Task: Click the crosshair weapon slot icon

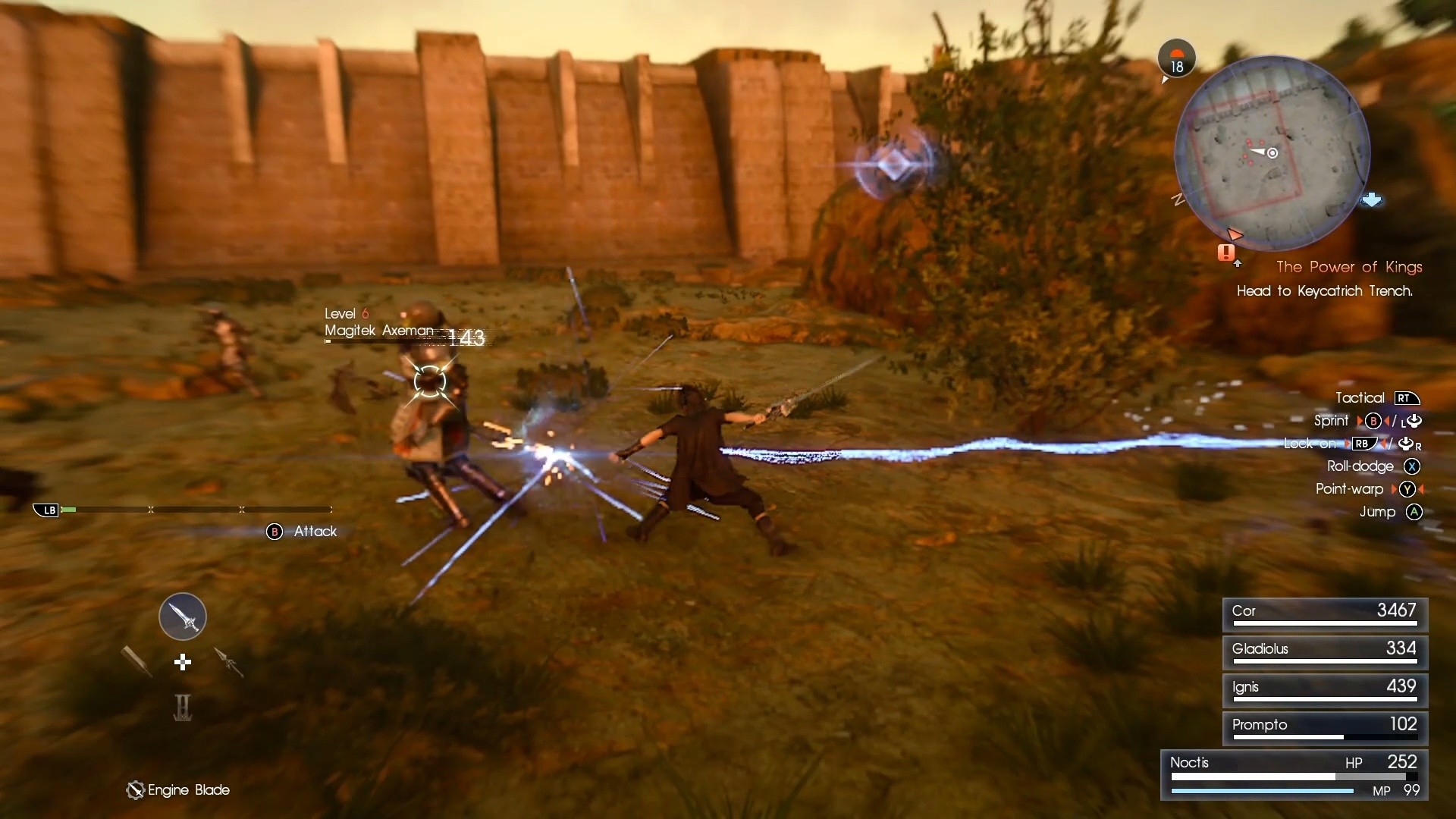Action: tap(182, 662)
